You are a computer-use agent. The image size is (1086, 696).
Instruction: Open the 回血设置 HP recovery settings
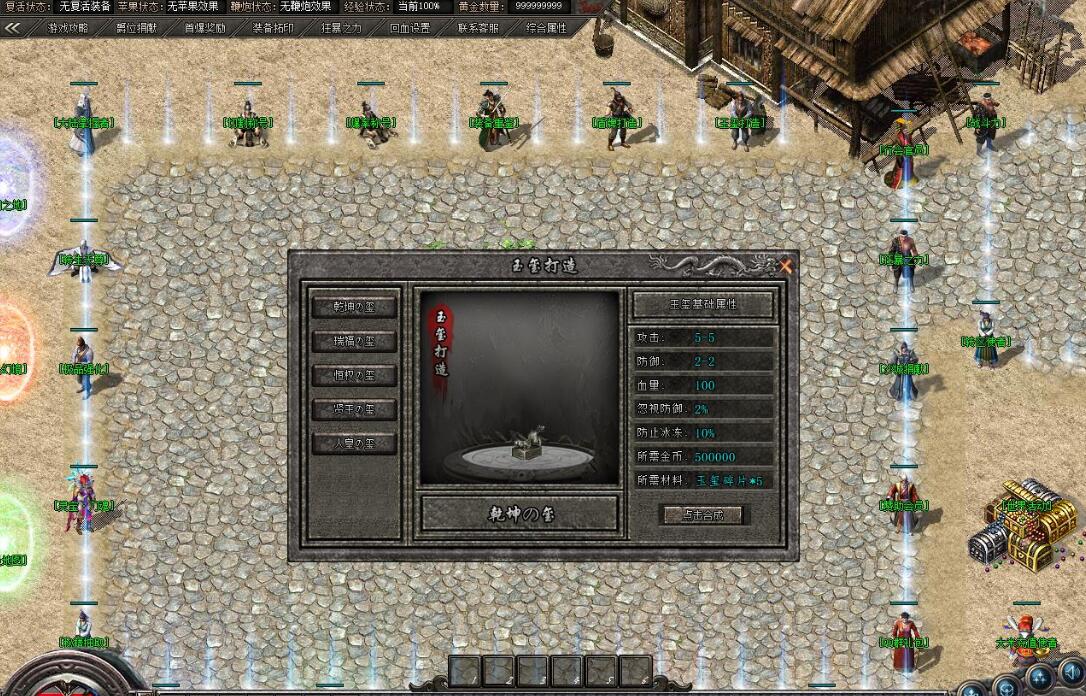pos(410,28)
